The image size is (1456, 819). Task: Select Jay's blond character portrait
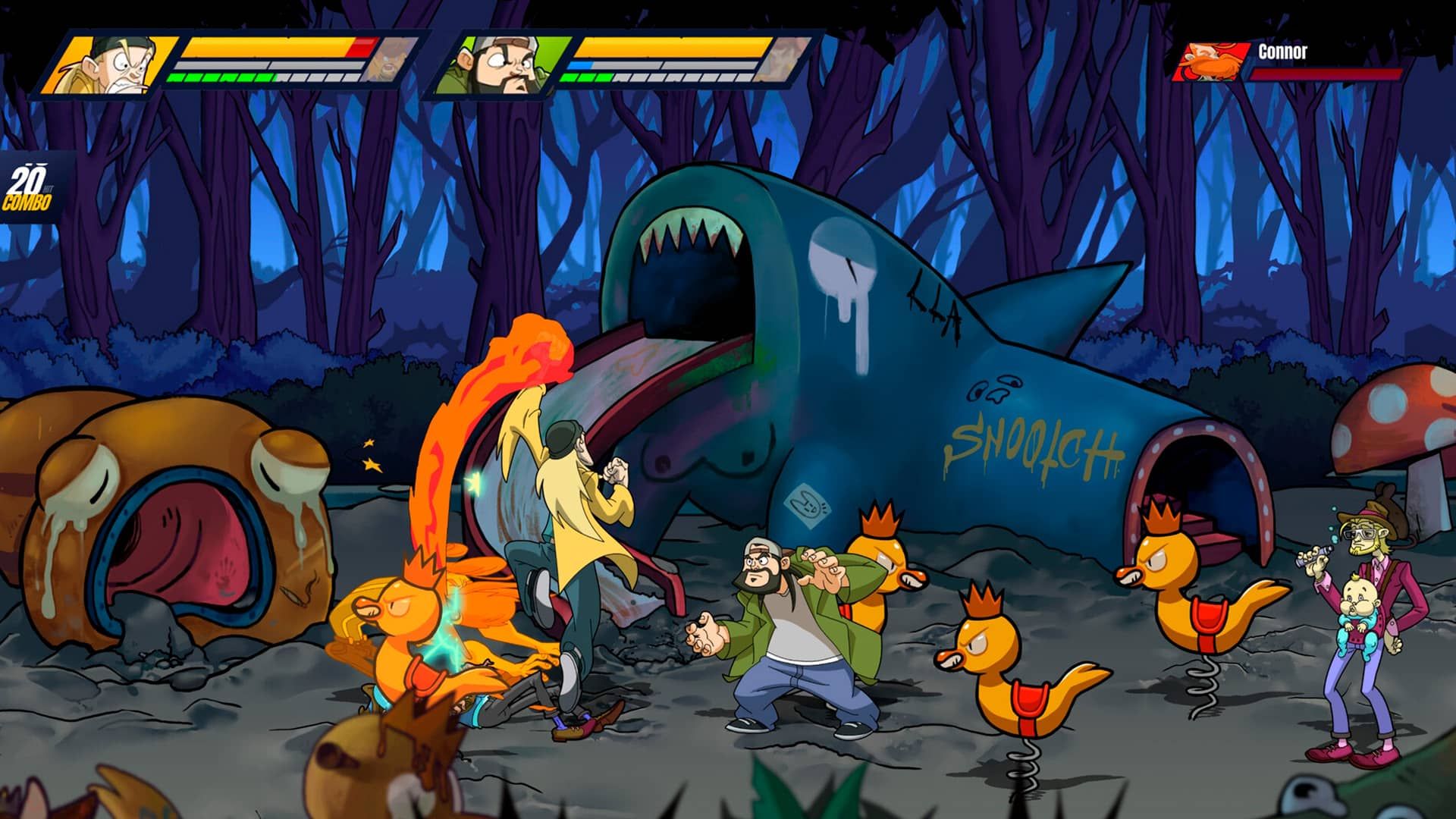(x=112, y=64)
